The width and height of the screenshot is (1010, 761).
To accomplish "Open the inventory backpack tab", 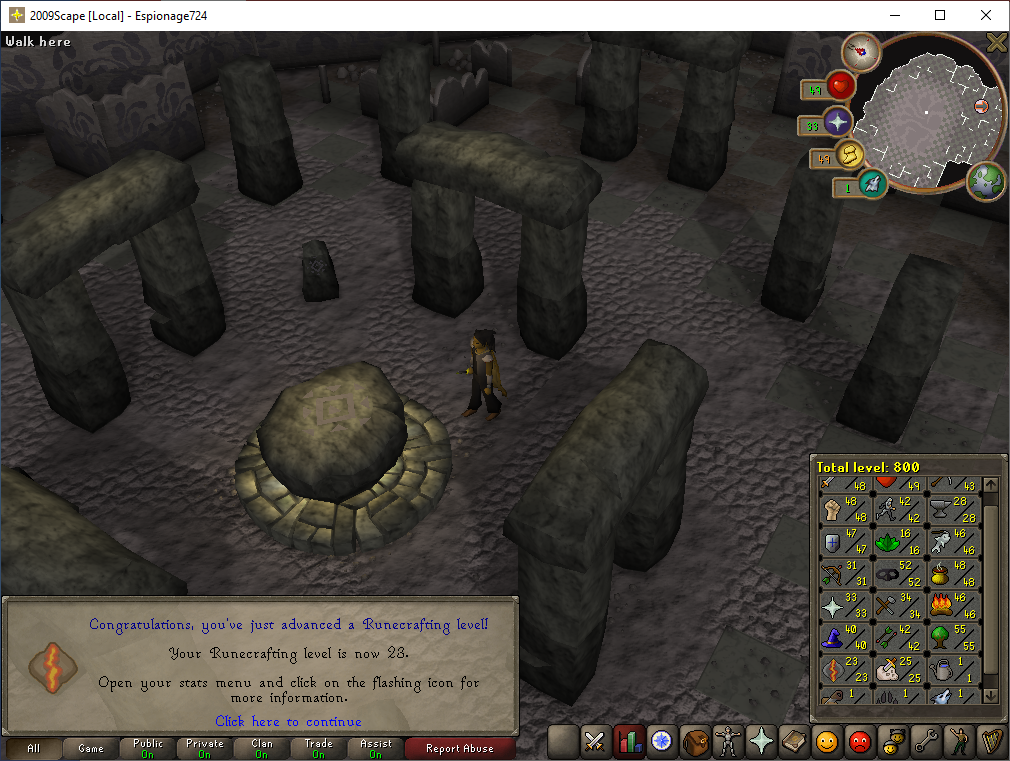I will pyautogui.click(x=695, y=741).
